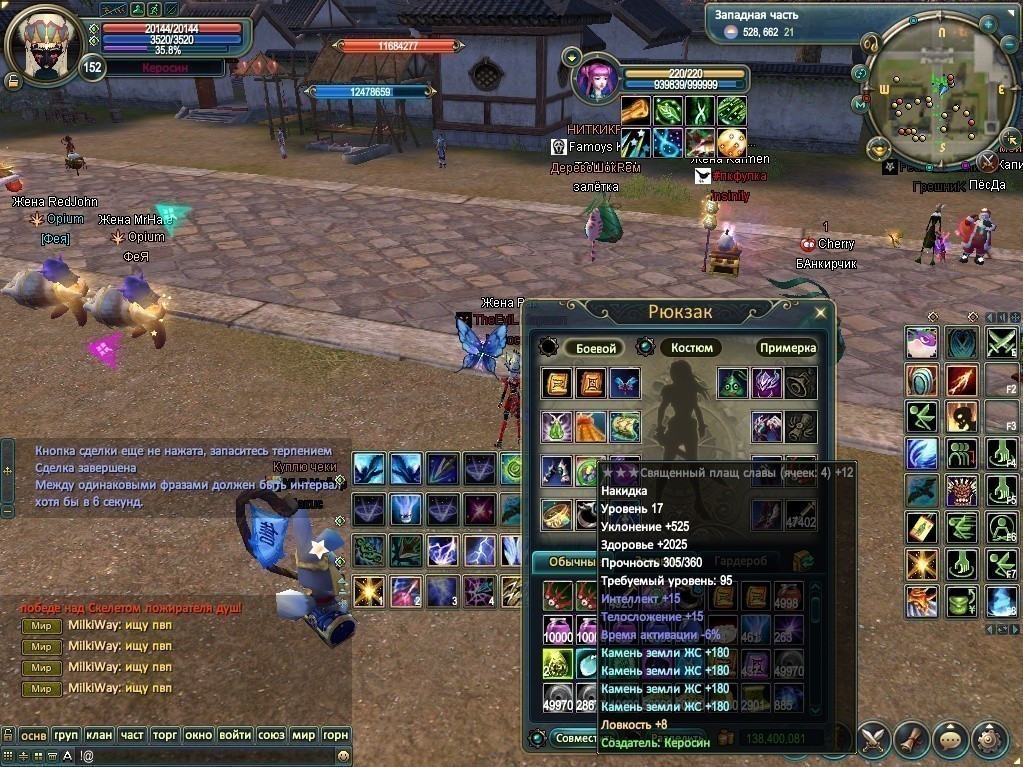The image size is (1023, 767).
Task: Toggle the crossed swords PvP button near minimap
Action: (987, 161)
